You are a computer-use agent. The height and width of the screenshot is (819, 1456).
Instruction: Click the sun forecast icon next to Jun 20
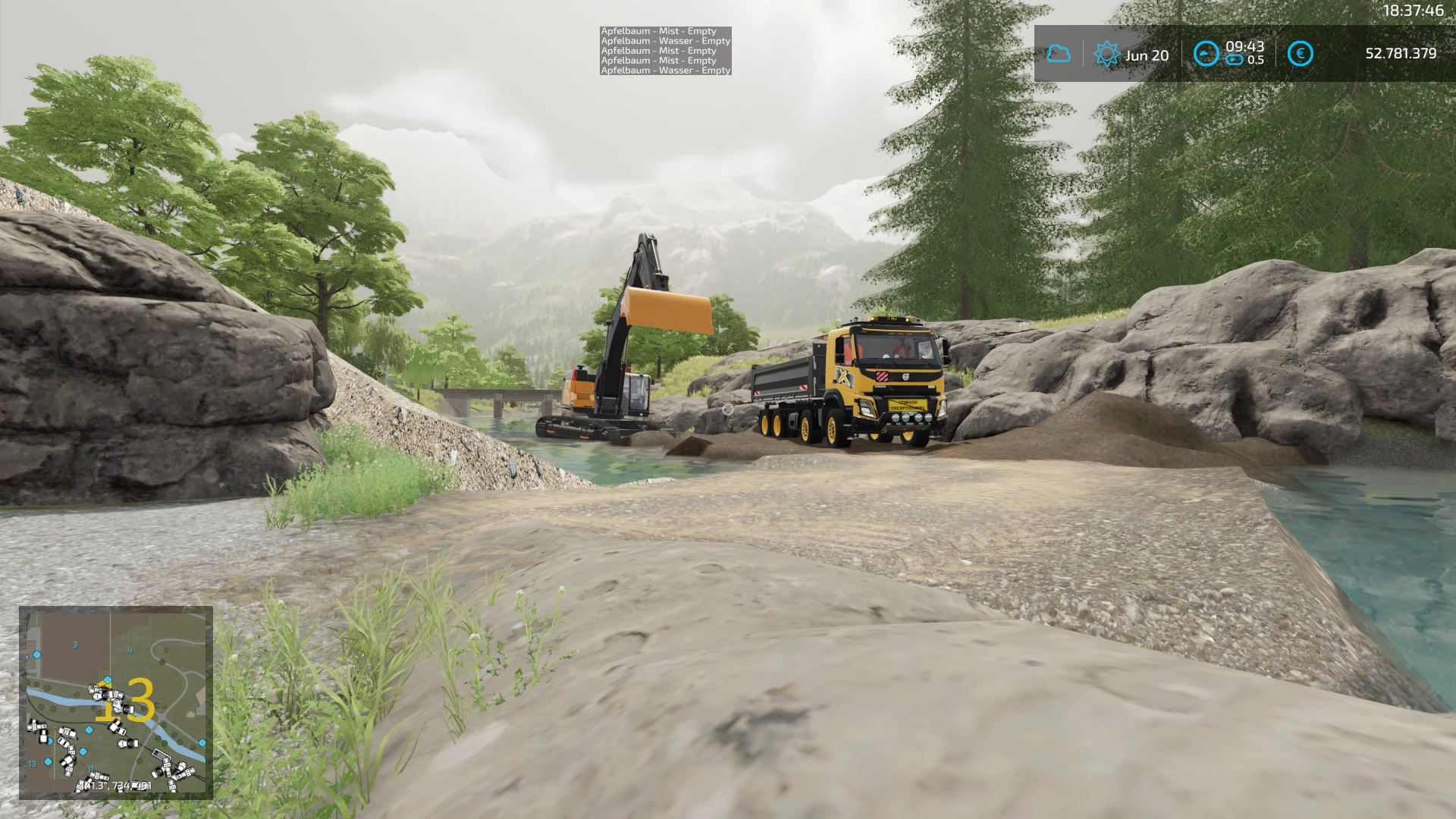coord(1107,53)
